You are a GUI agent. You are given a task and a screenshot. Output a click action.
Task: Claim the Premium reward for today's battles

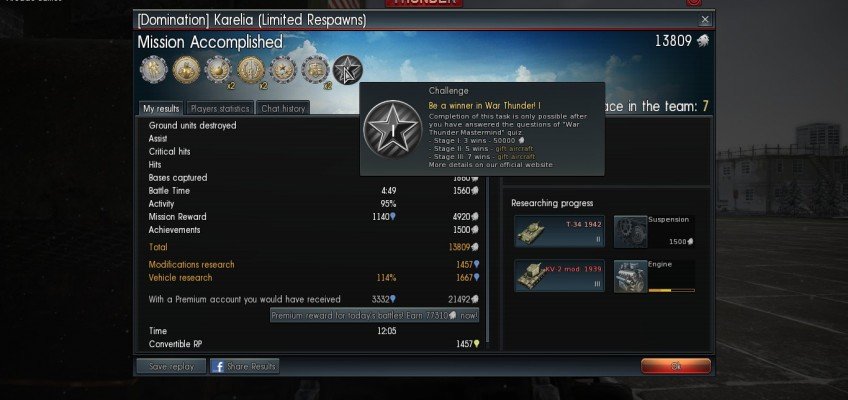(x=374, y=315)
